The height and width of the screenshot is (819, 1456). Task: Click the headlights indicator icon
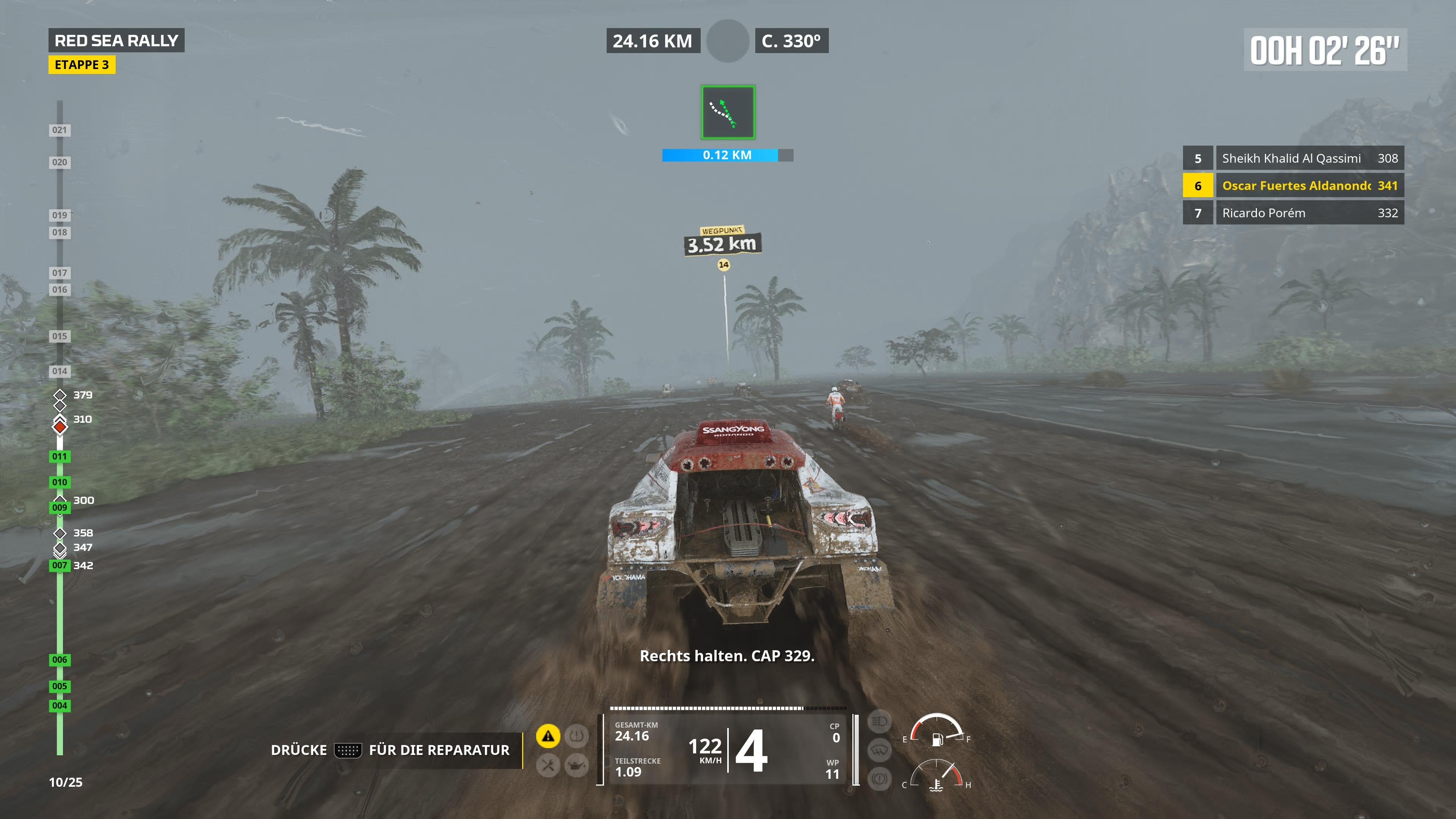(880, 722)
